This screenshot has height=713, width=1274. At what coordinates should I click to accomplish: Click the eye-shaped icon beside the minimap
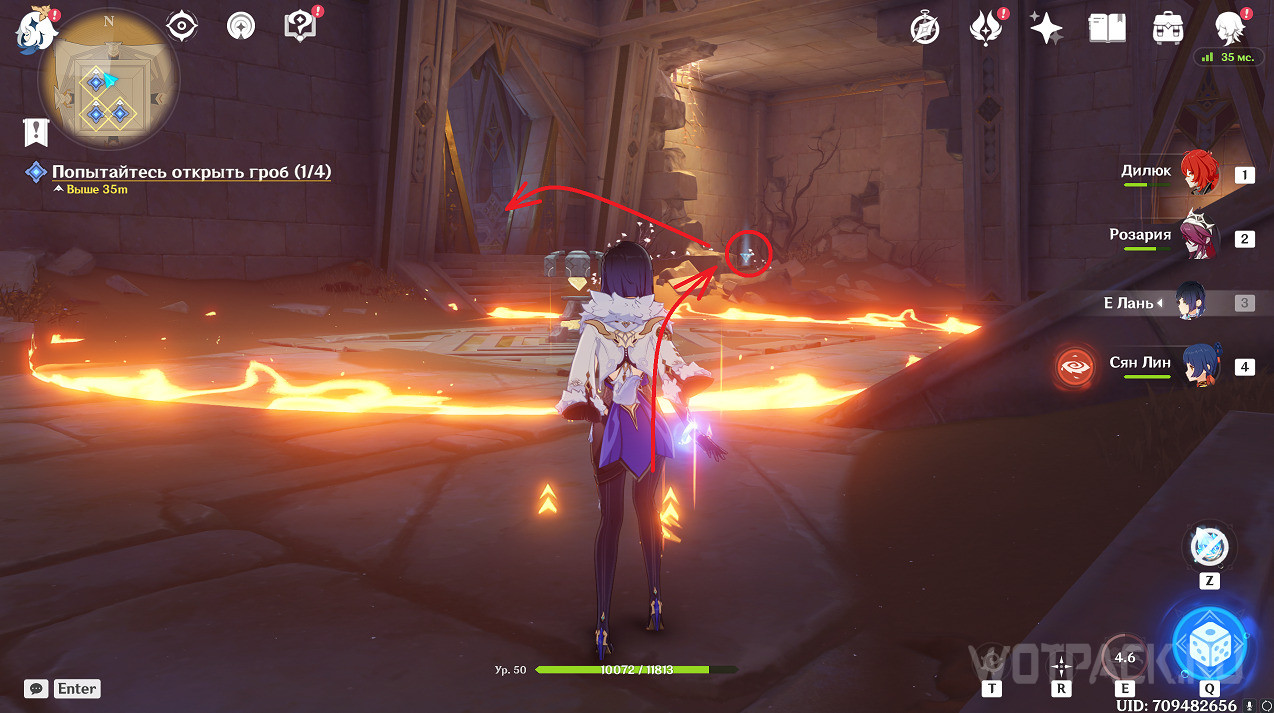click(x=182, y=26)
